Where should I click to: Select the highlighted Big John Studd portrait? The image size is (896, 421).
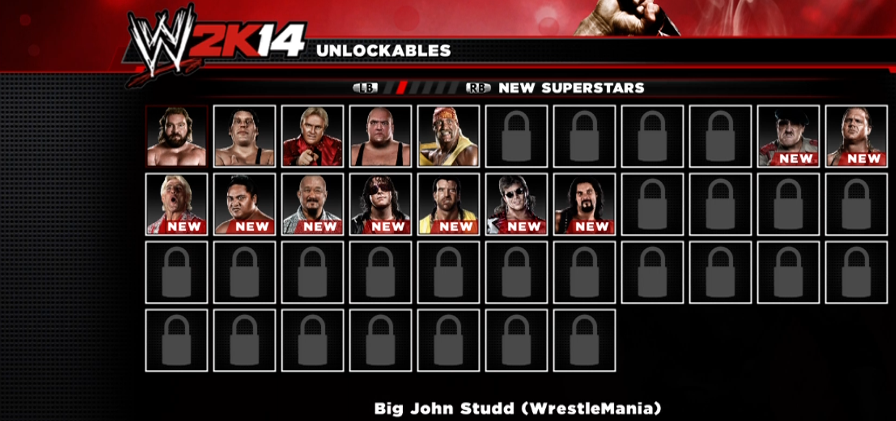pos(177,136)
